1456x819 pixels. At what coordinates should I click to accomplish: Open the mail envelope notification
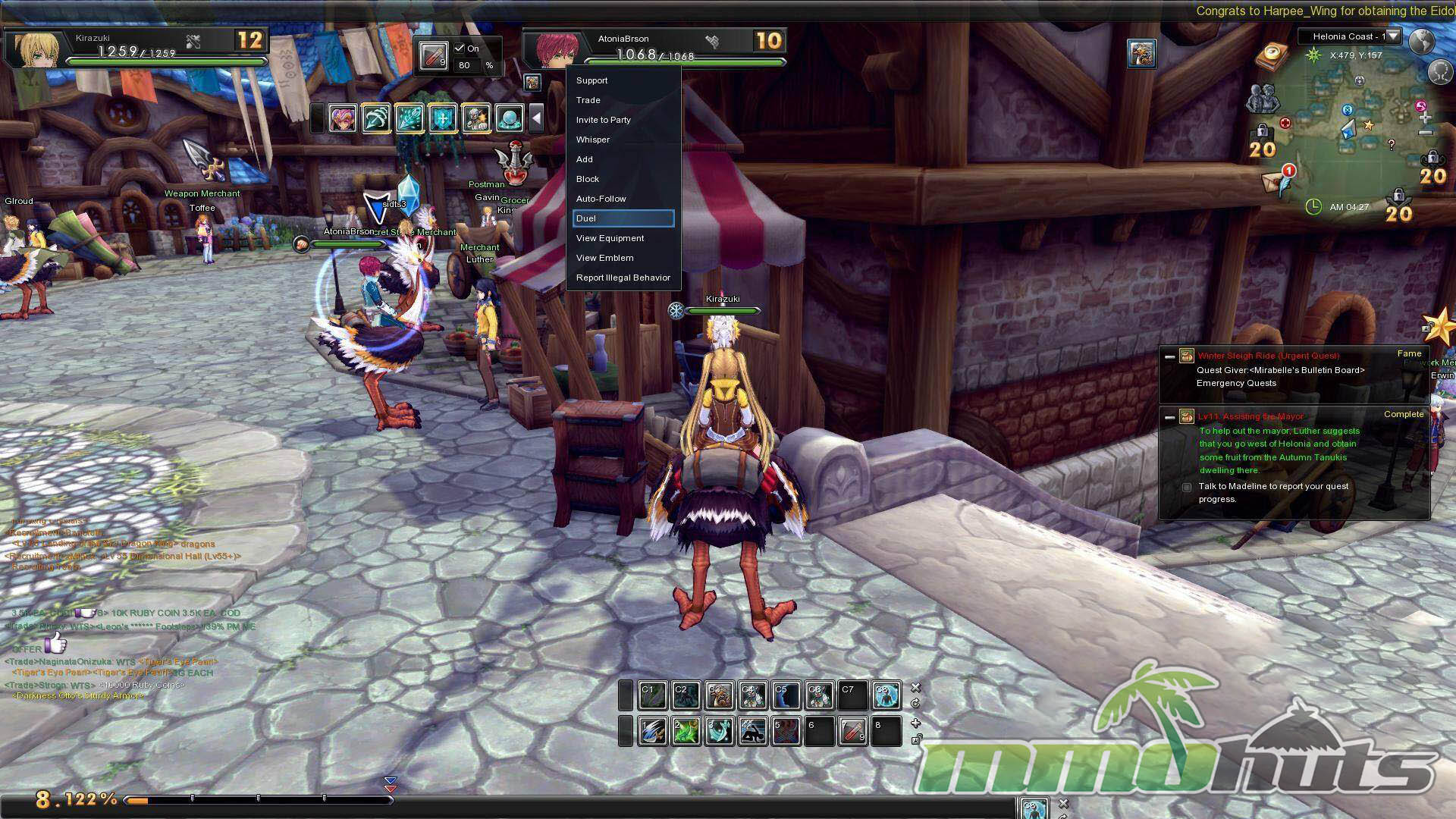pos(1275,180)
